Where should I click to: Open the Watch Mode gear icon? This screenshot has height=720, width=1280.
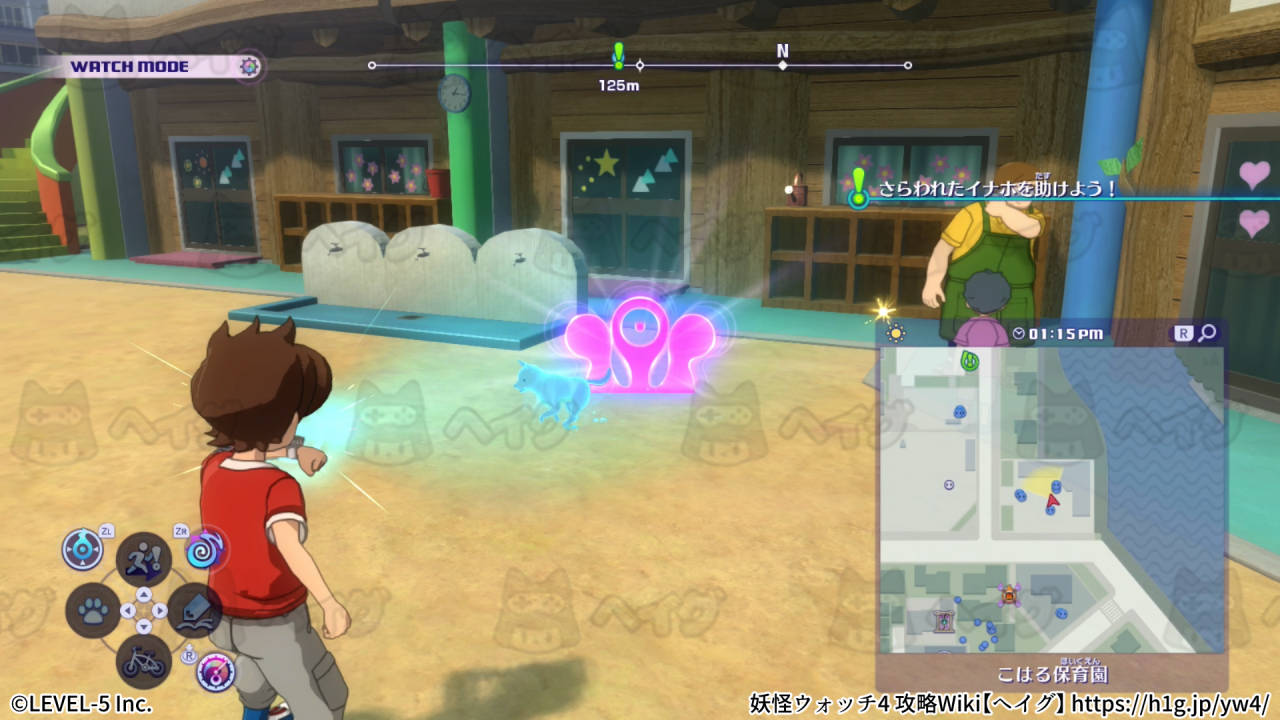pyautogui.click(x=250, y=67)
